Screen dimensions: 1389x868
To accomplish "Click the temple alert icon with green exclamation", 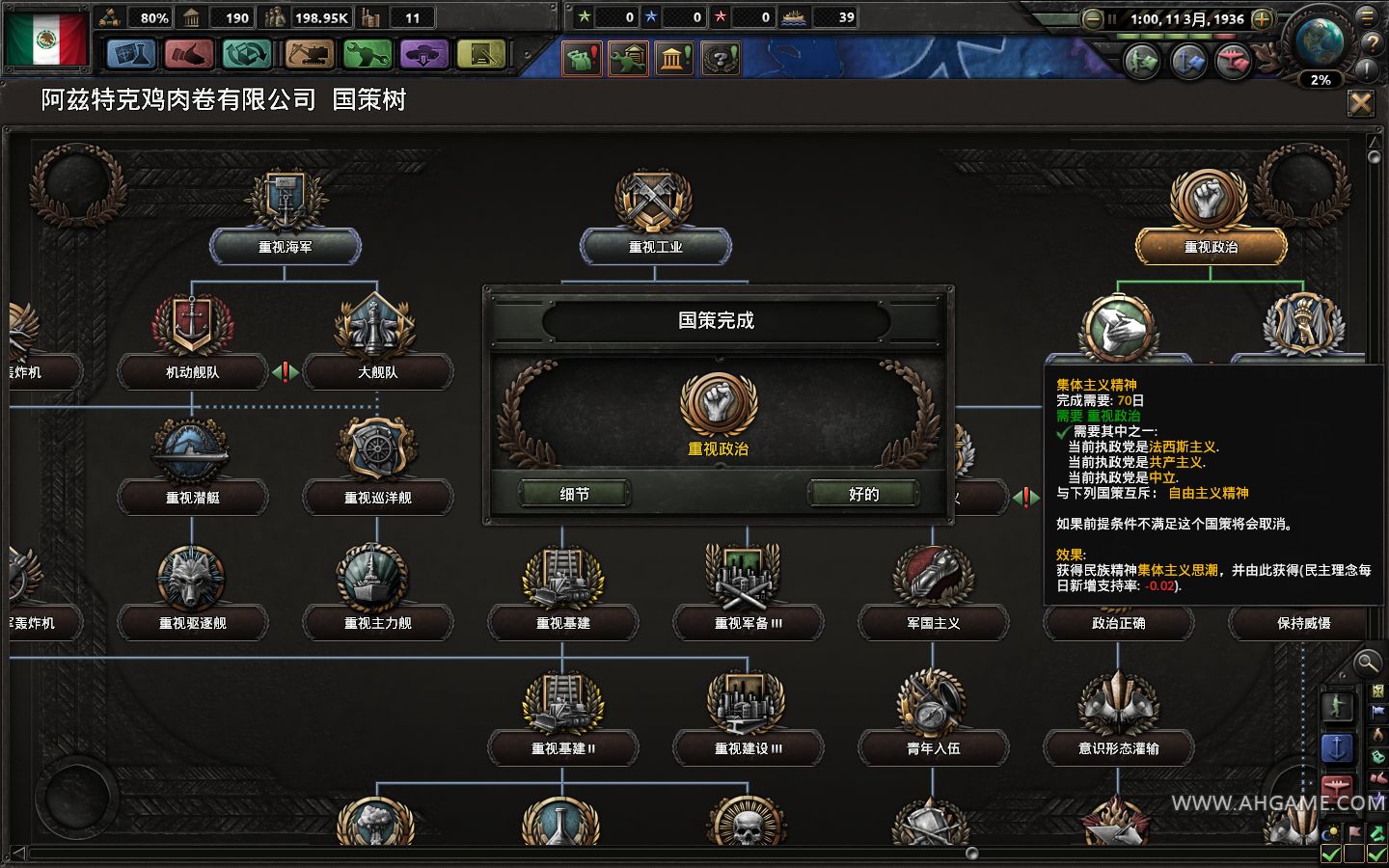I will click(673, 58).
